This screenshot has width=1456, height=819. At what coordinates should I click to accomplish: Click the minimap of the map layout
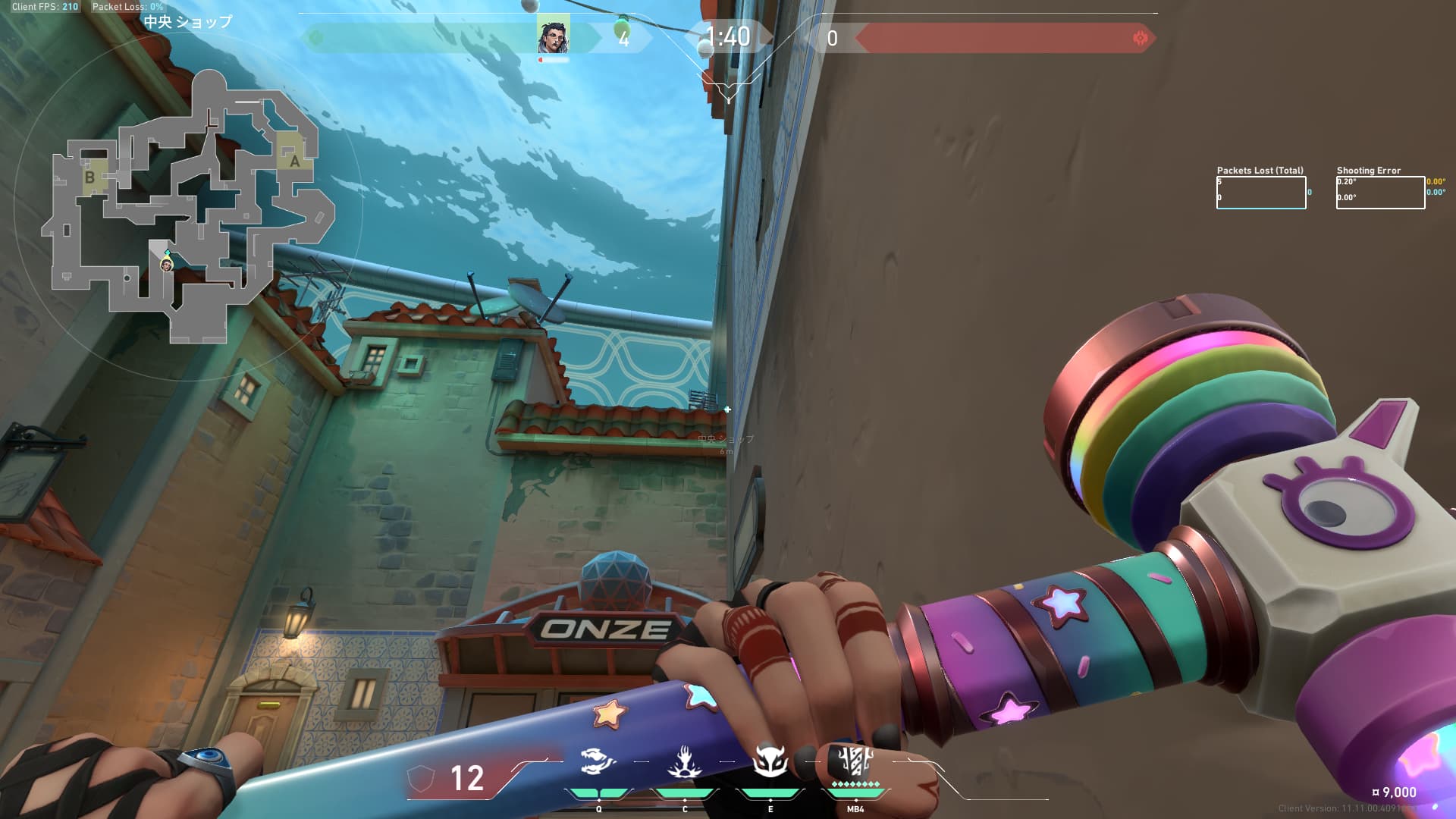pyautogui.click(x=190, y=206)
